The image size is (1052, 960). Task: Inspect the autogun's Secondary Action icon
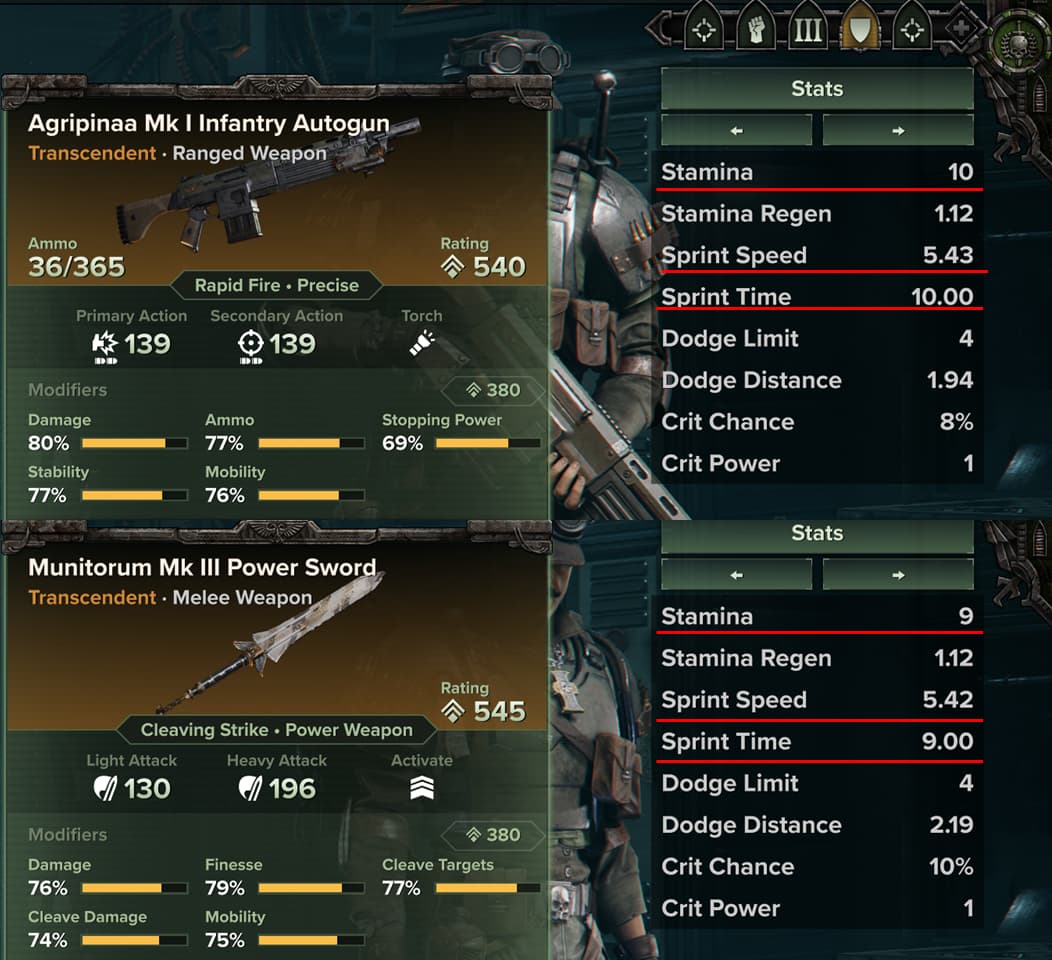251,344
